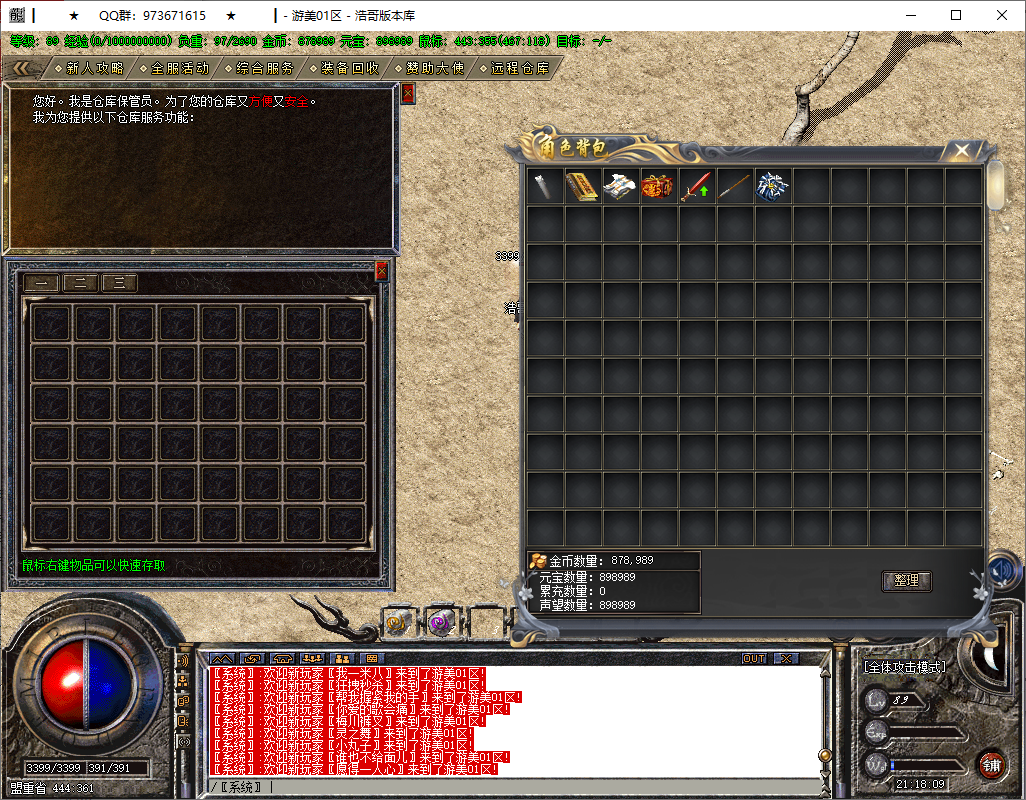1026x800 pixels.
Task: Collapse the top menu with the double-arrow button
Action: [x=28, y=68]
